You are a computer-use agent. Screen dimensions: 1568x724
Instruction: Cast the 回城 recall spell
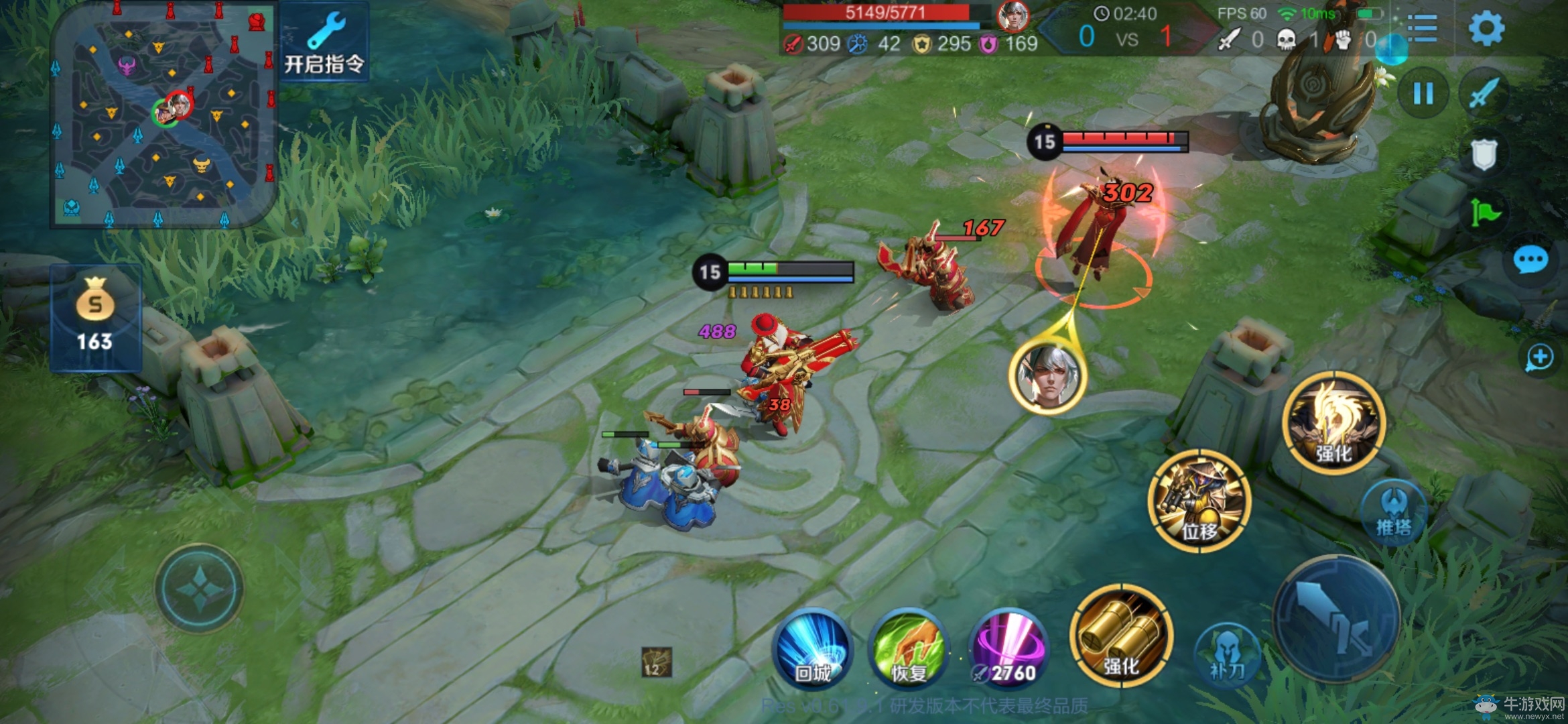813,648
